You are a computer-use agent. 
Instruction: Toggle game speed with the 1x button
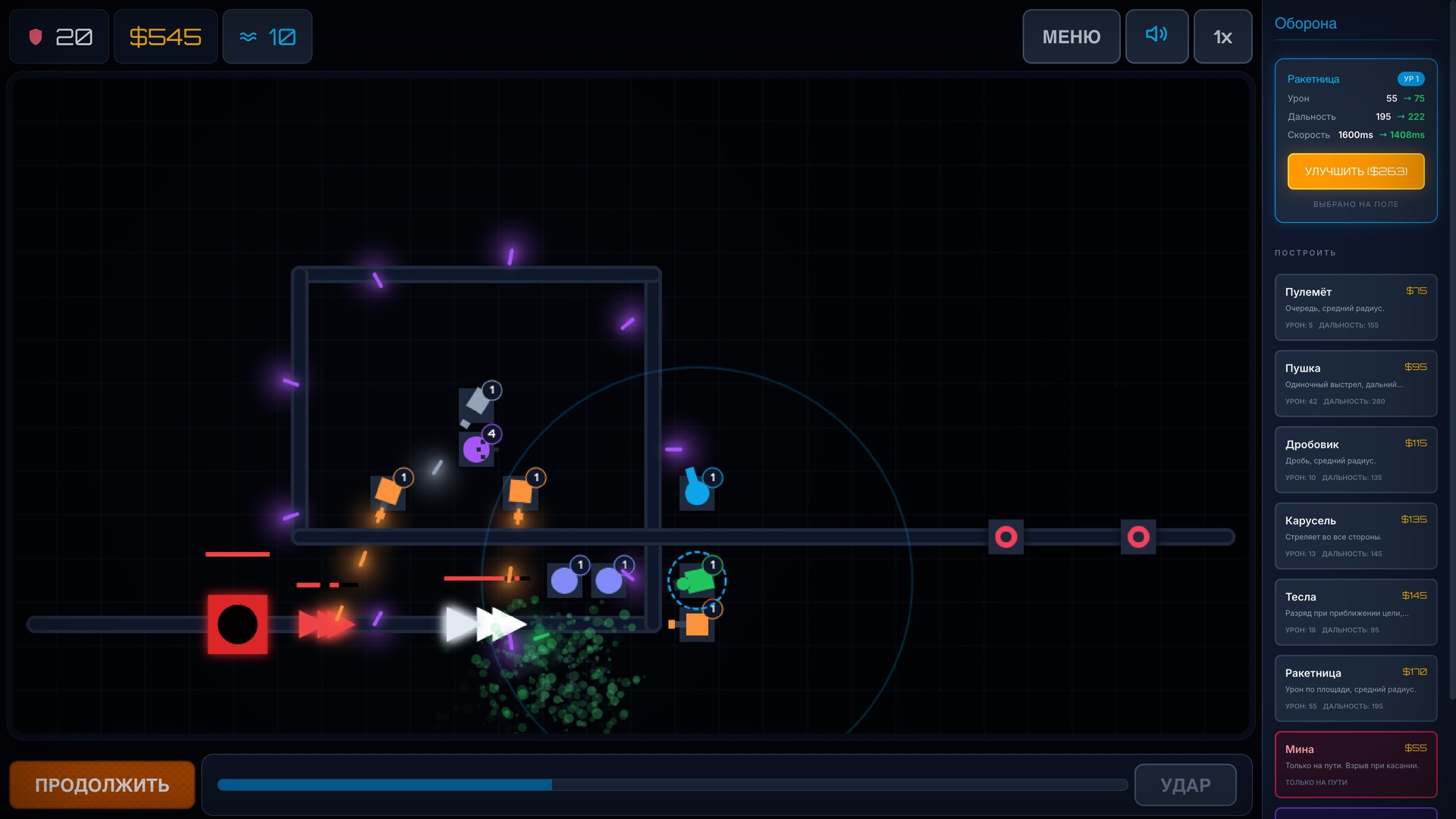(x=1222, y=36)
